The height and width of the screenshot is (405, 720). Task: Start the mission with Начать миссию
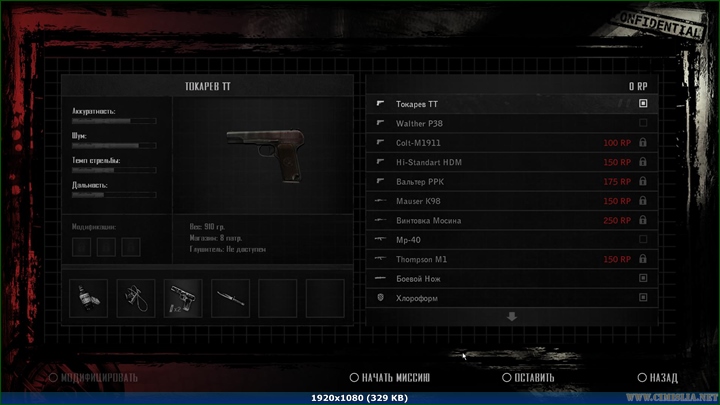[390, 378]
